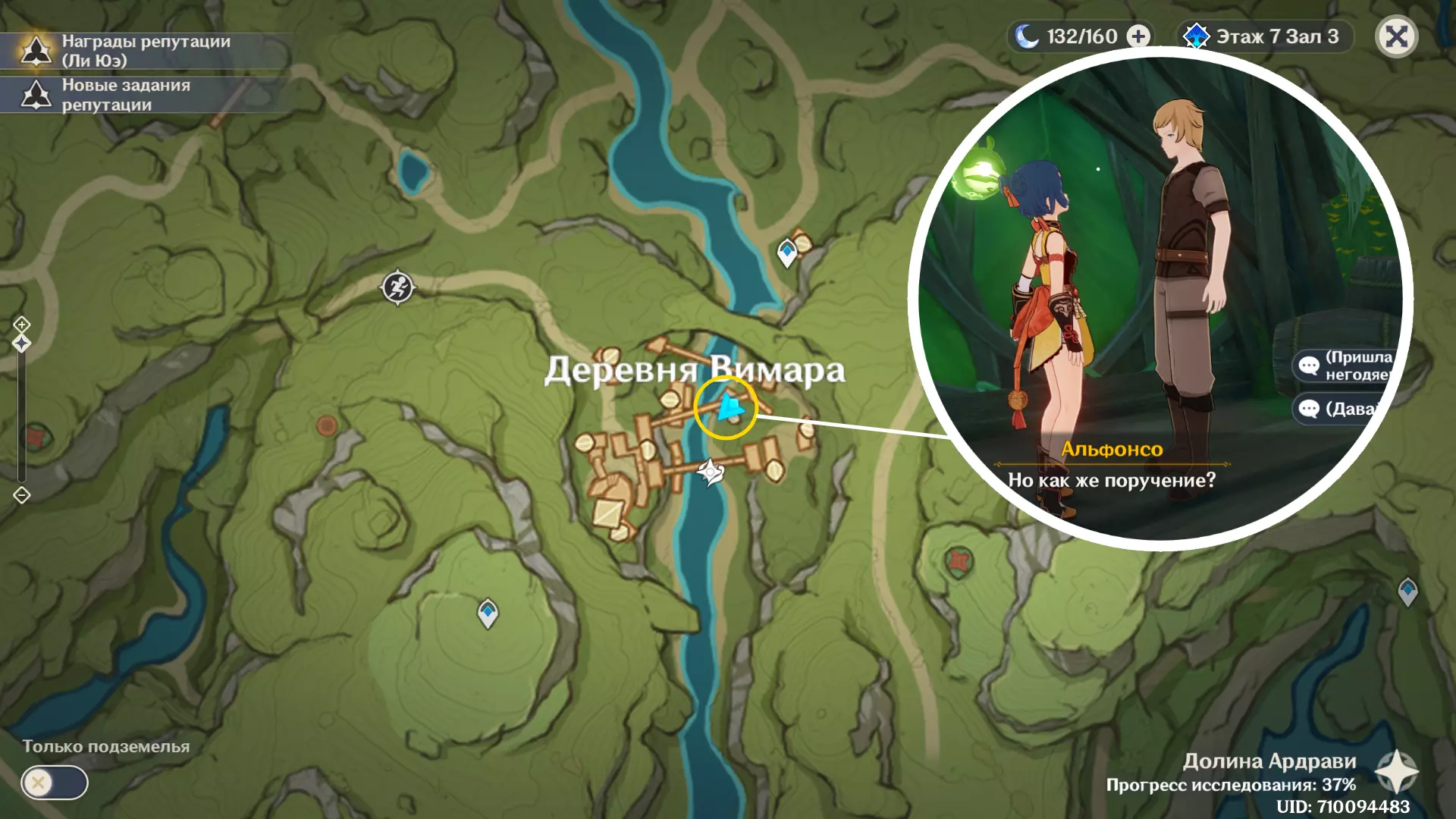Select the white marker on the village bridge
The height and width of the screenshot is (819, 1456).
coord(711,472)
